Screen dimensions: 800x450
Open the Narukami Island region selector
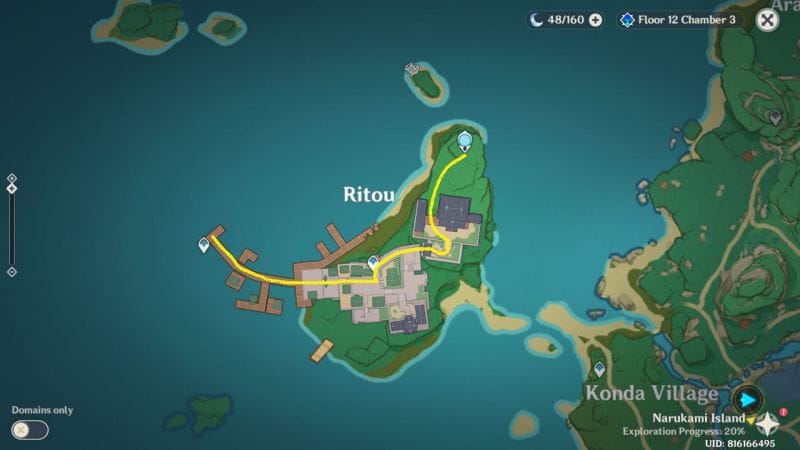[x=700, y=418]
